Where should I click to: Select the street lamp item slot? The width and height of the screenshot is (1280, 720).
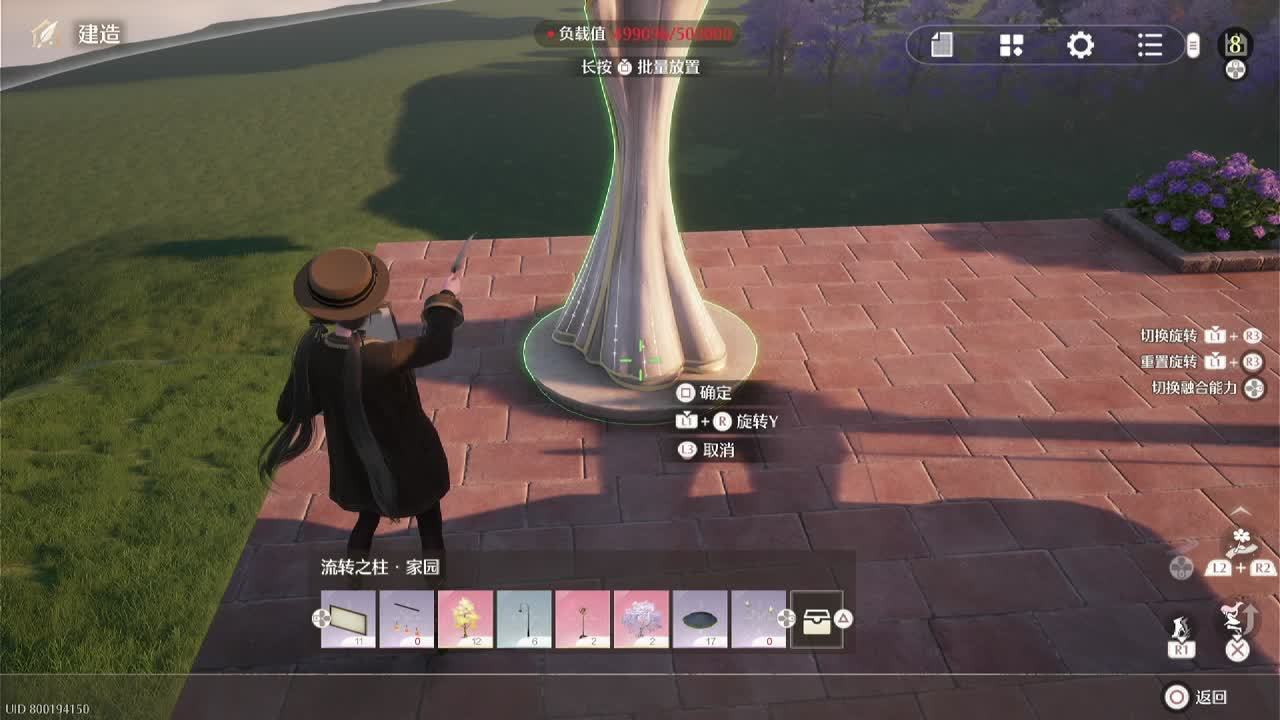pos(524,619)
